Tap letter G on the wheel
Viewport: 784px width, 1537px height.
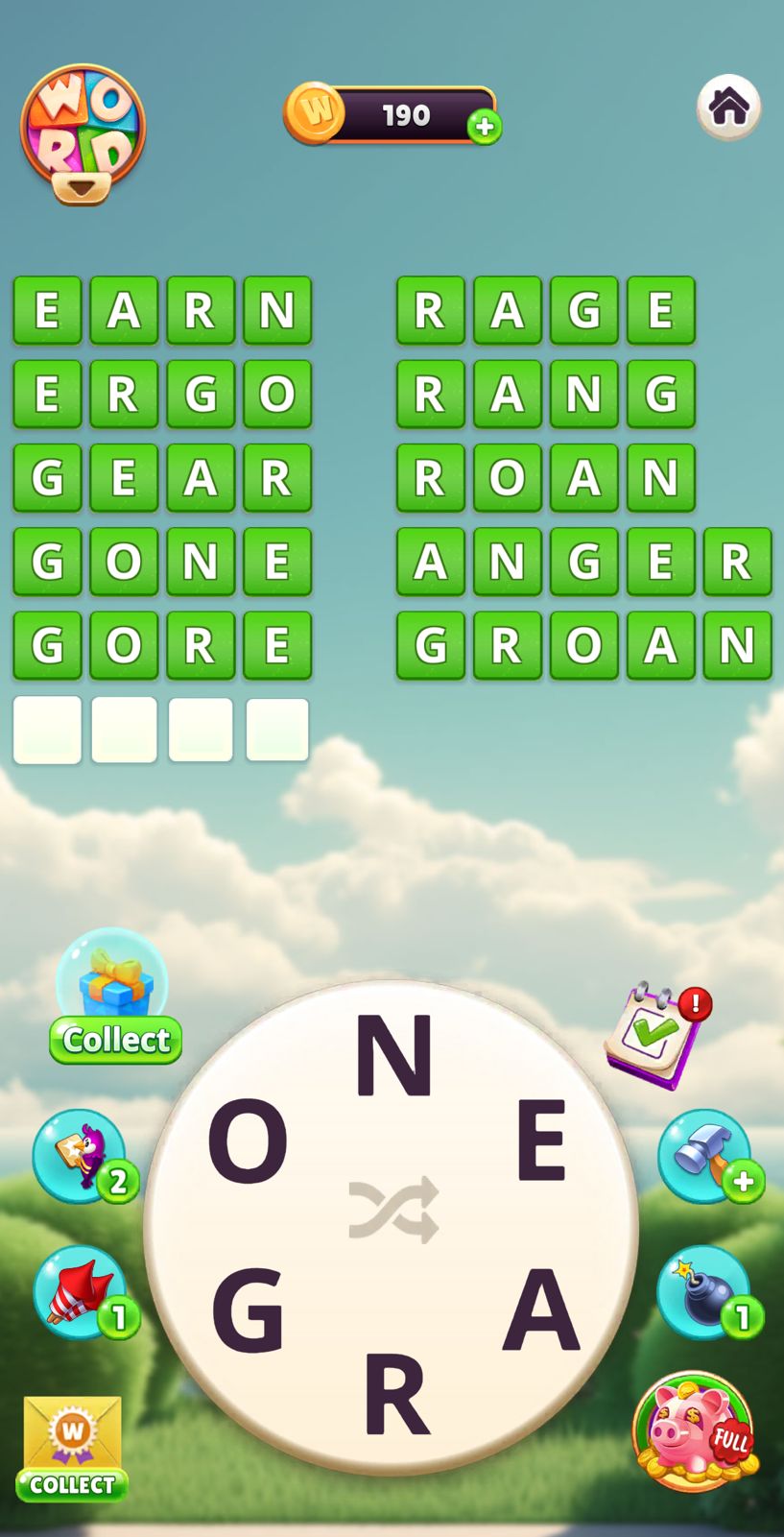tap(248, 1309)
